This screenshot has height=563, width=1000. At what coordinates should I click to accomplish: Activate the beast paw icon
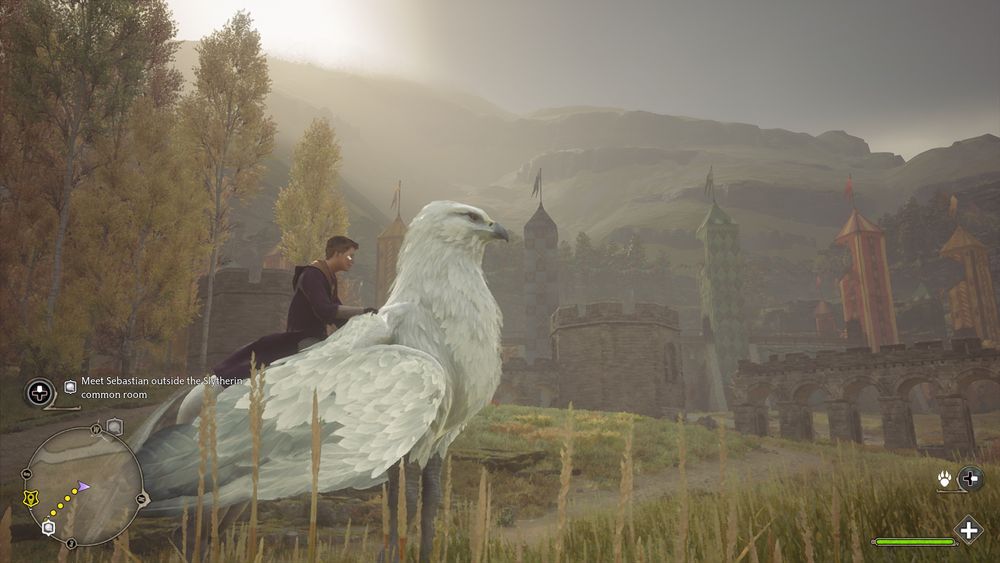click(x=945, y=479)
